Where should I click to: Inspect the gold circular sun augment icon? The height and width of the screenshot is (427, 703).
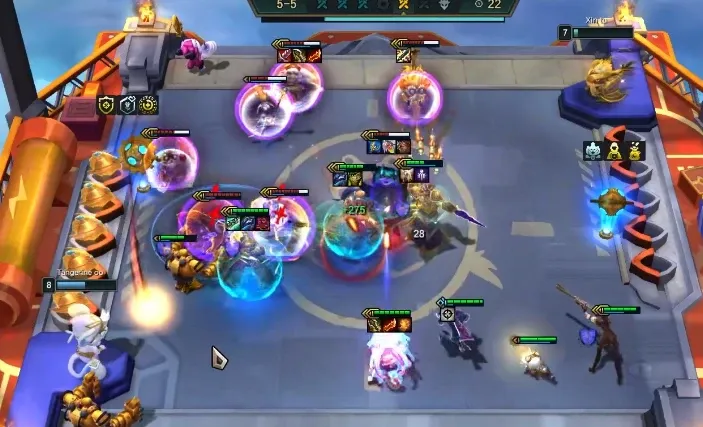(x=148, y=104)
